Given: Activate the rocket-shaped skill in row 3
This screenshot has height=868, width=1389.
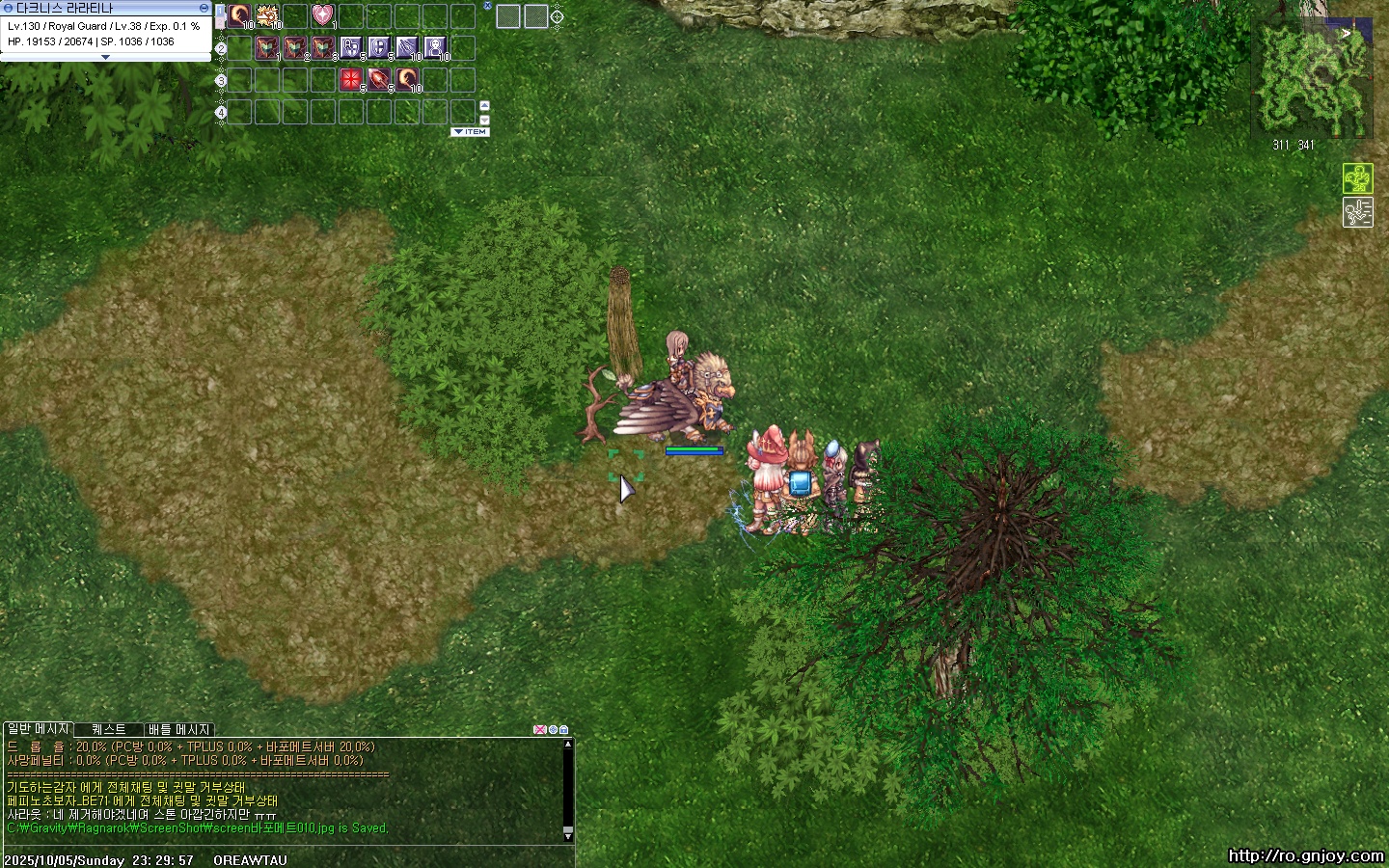Looking at the screenshot, I should [379, 80].
